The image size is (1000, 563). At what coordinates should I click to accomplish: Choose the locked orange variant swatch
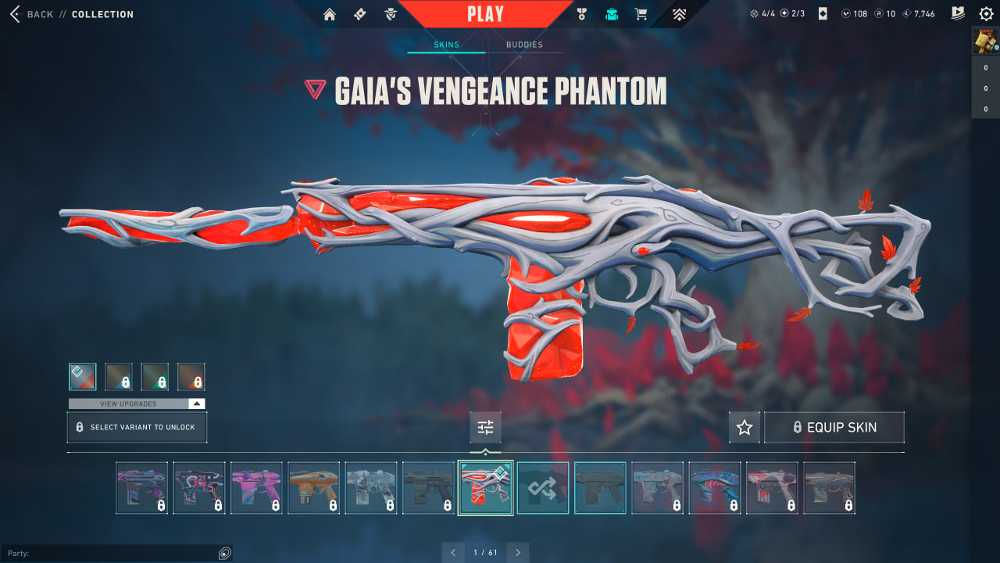[x=191, y=376]
